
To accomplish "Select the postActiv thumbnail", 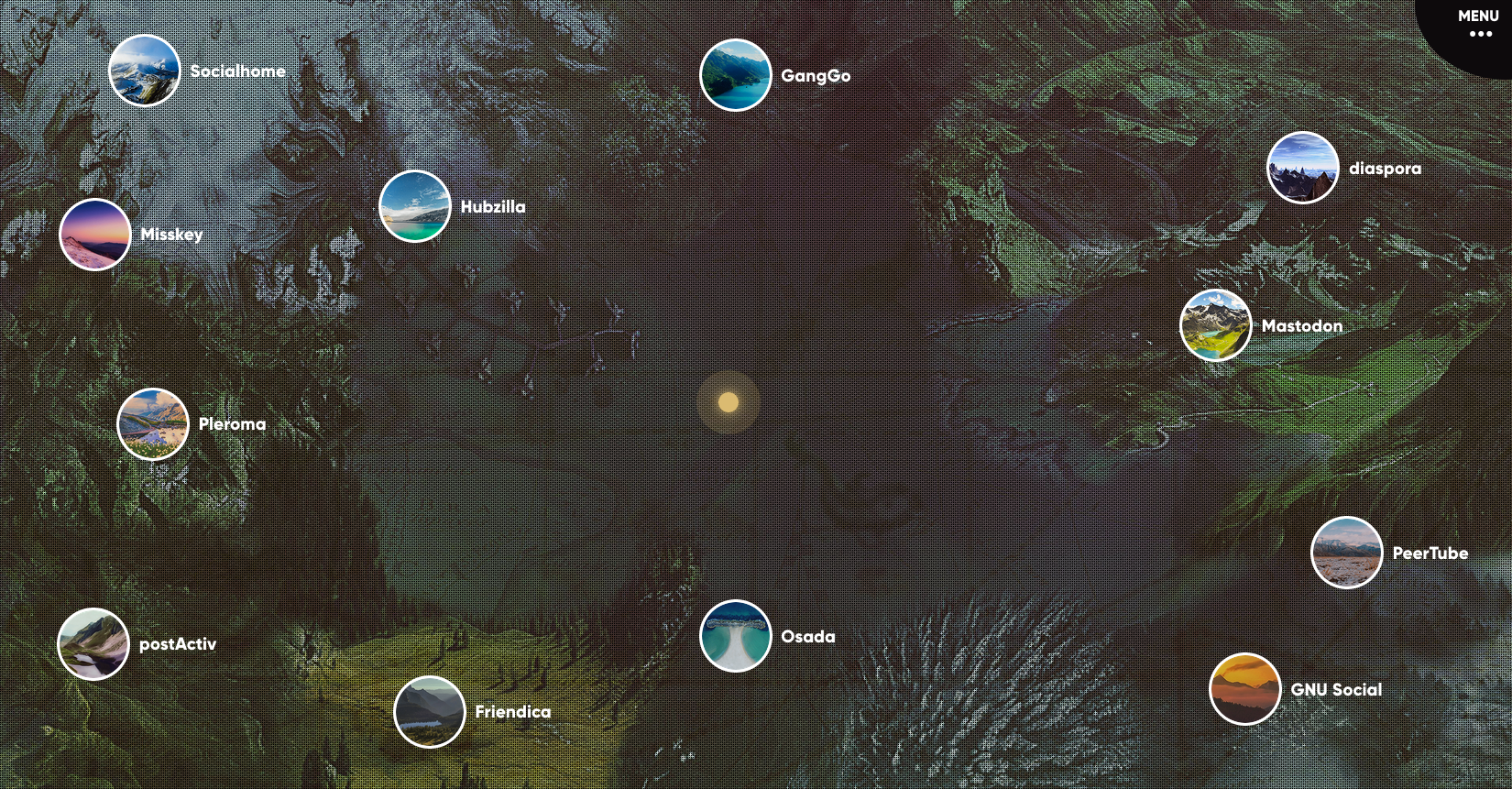I will [93, 643].
